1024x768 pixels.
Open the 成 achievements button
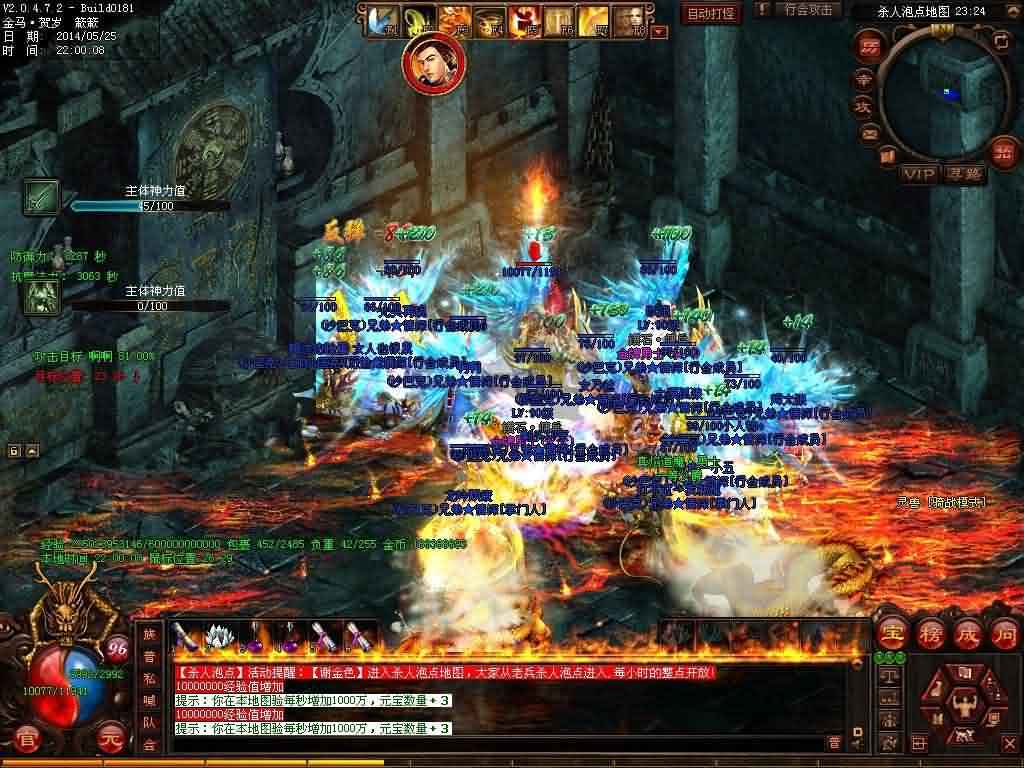967,633
